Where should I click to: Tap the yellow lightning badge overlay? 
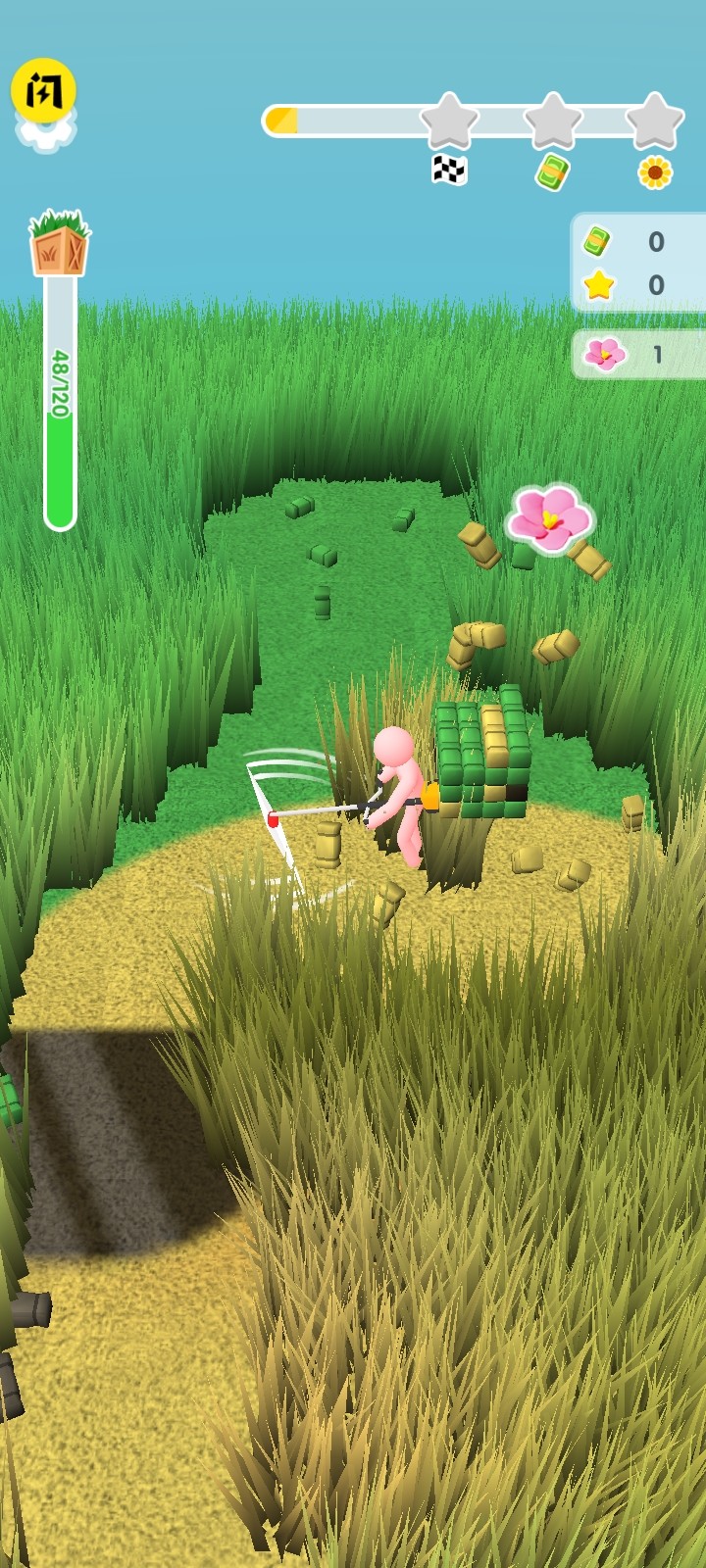point(43,90)
